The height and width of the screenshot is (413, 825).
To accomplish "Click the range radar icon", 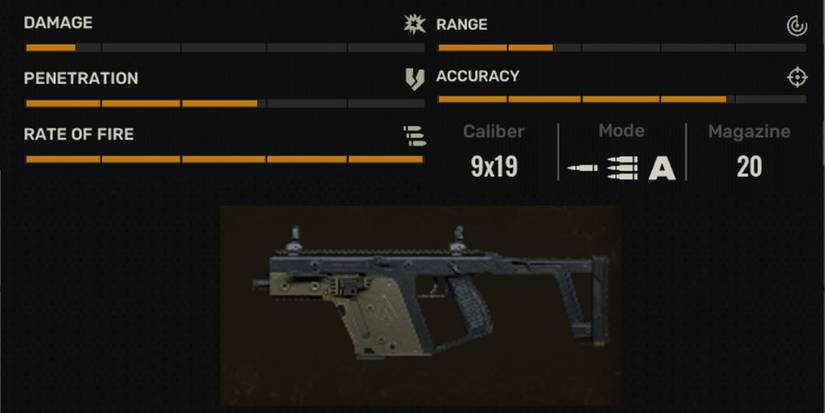I will pos(796,25).
